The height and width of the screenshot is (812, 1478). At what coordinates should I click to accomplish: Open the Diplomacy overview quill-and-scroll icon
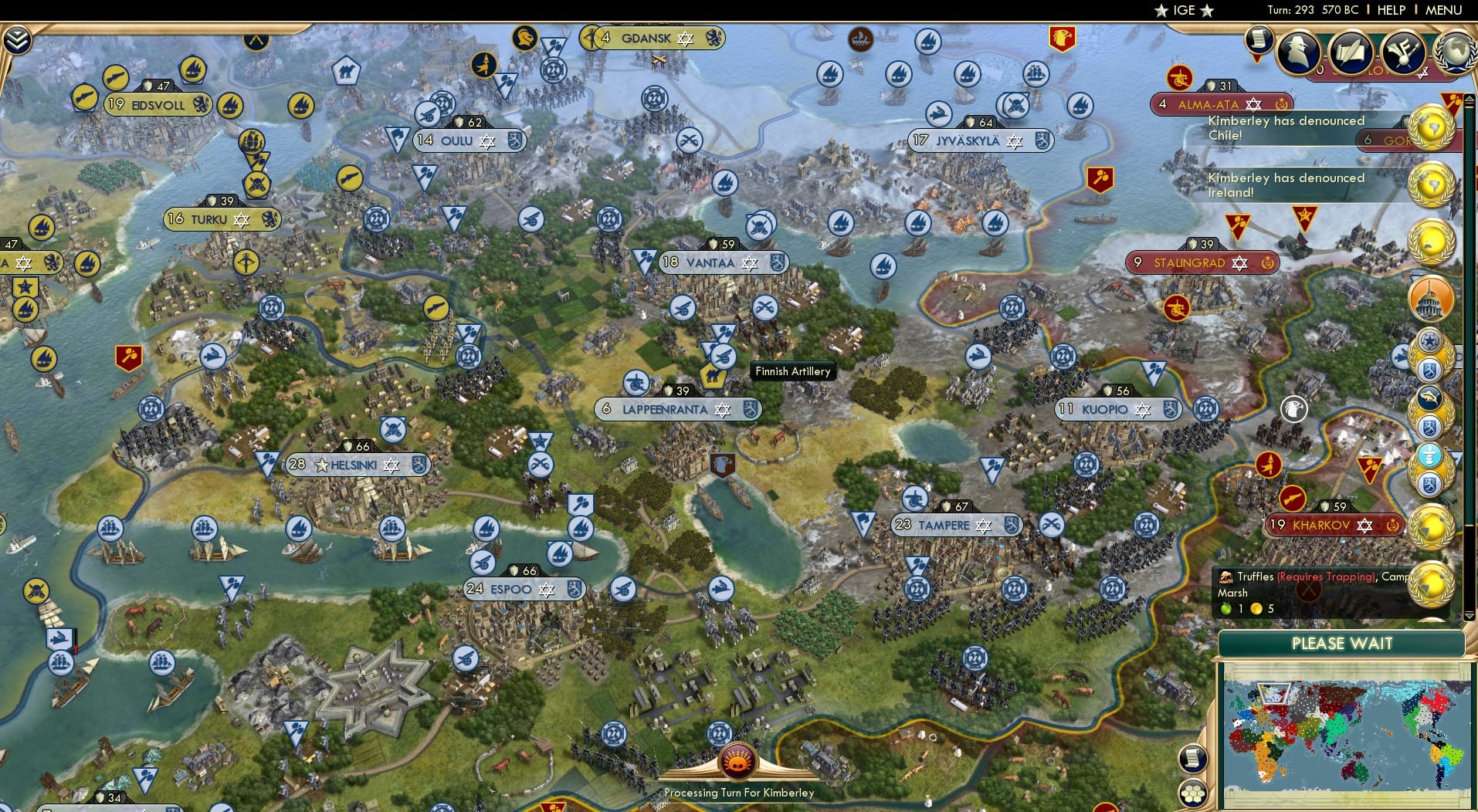1350,52
